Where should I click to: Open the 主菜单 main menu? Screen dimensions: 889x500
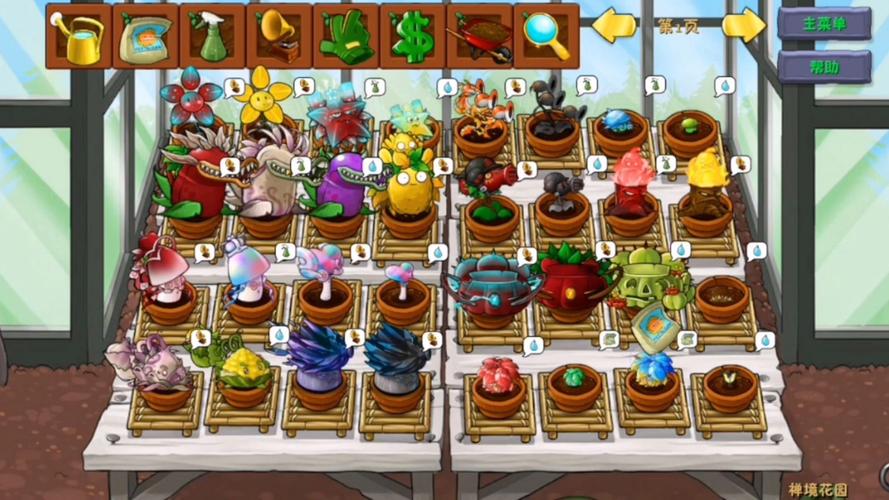point(824,23)
